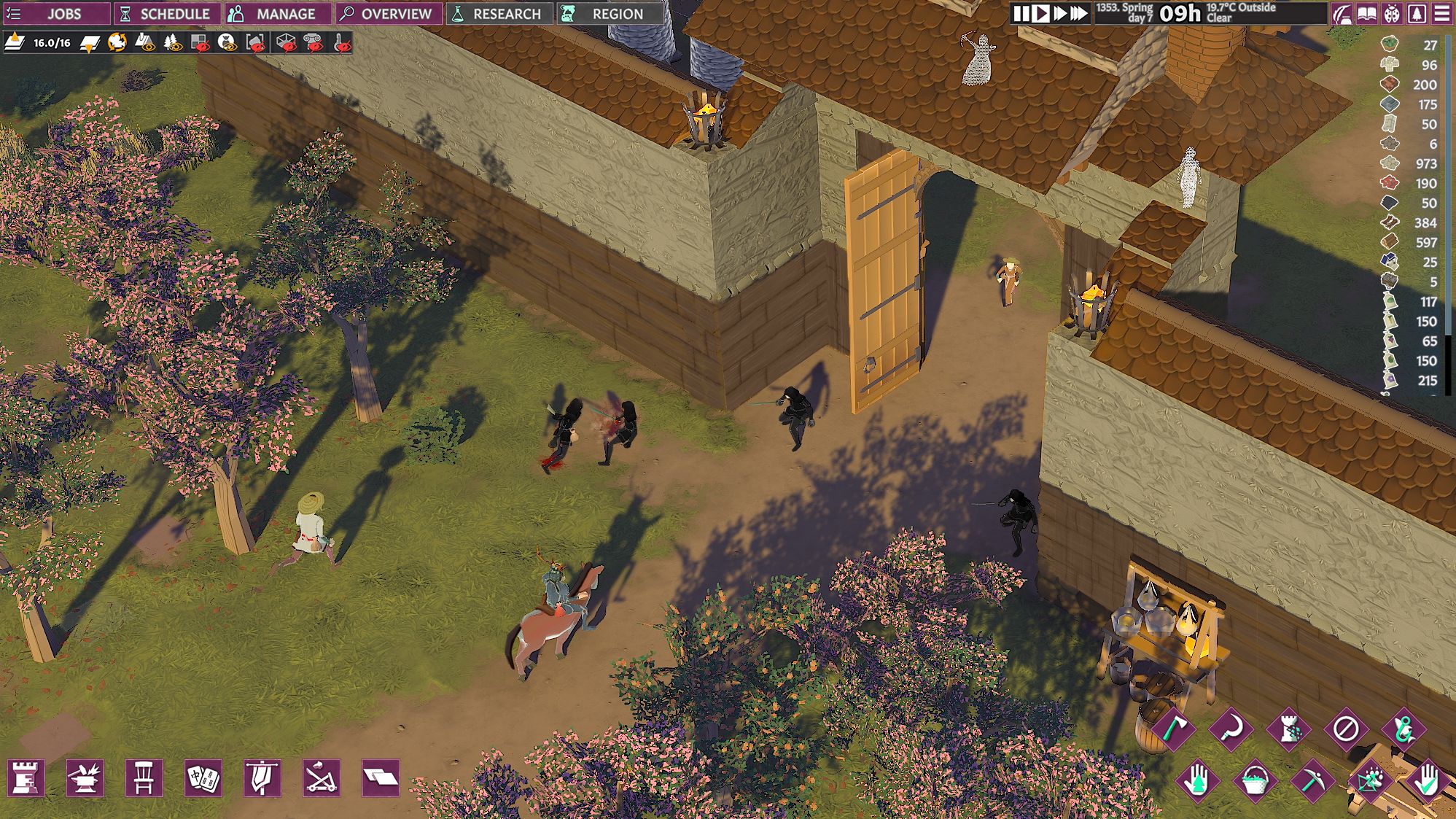The height and width of the screenshot is (819, 1456).
Task: Open the Schedule panel
Action: tap(166, 13)
